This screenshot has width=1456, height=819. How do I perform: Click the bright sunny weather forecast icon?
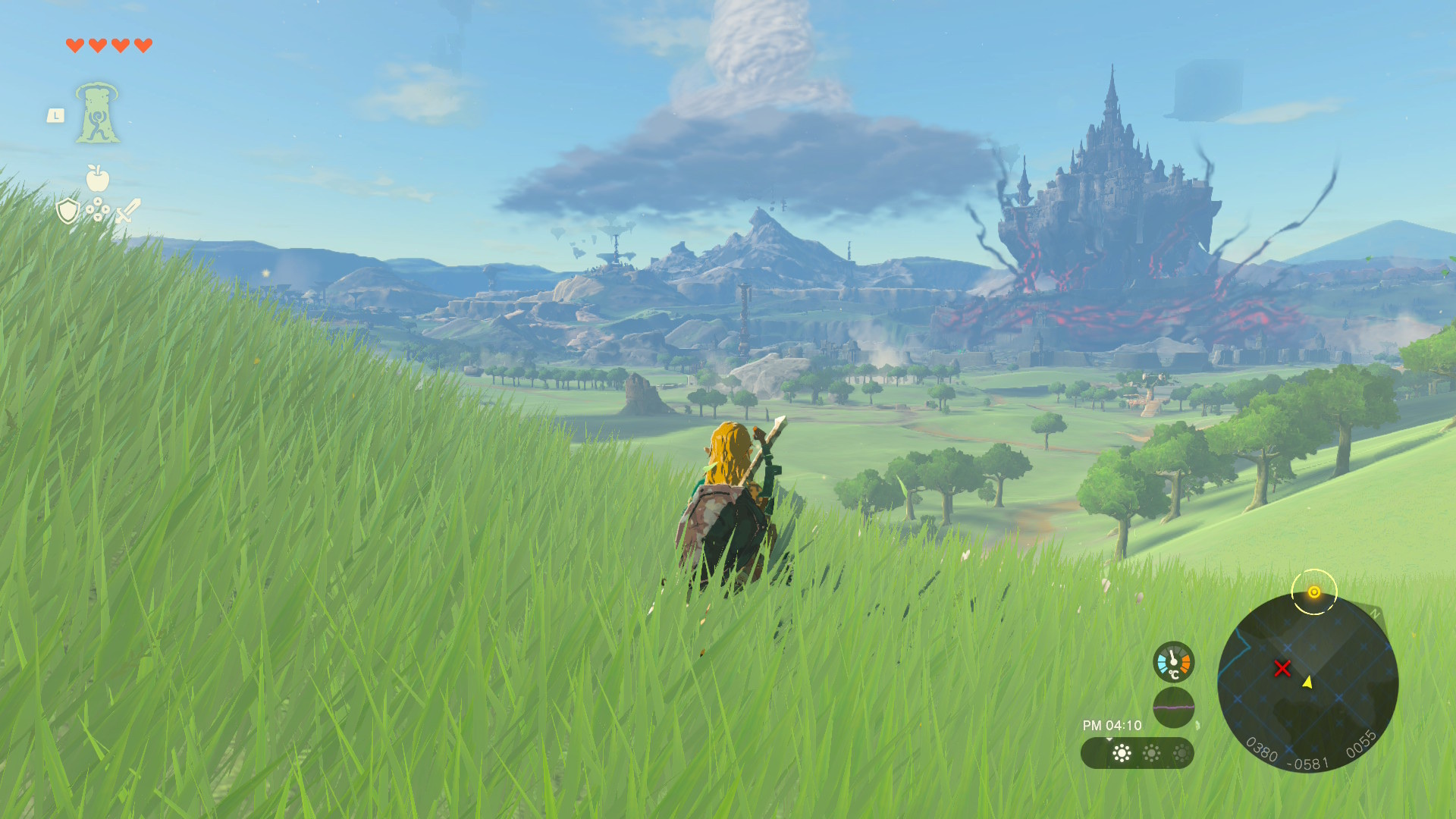pos(1122,753)
